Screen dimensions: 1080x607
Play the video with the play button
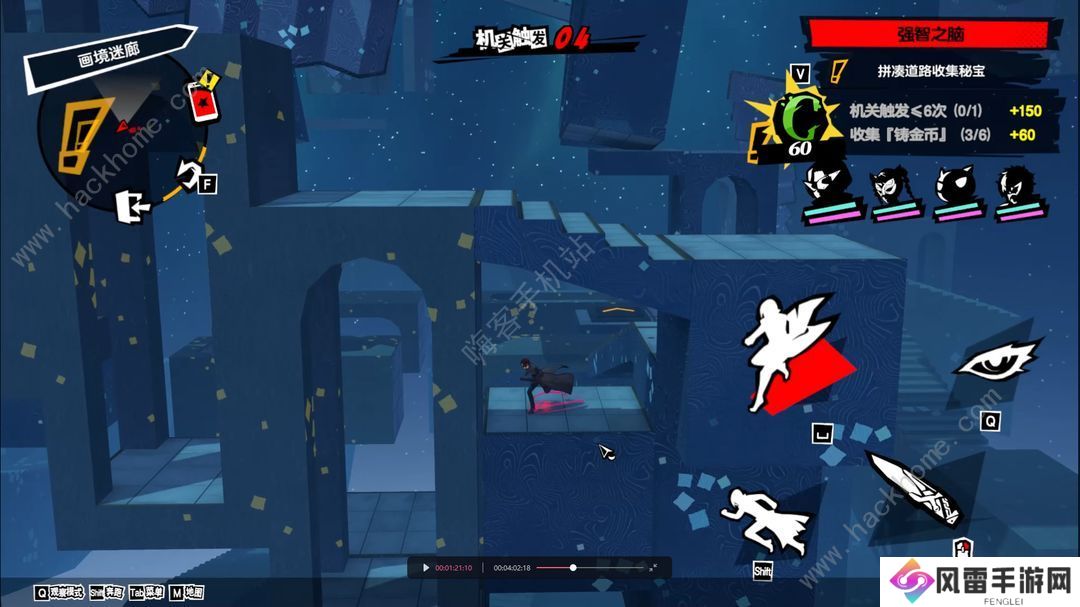click(425, 568)
